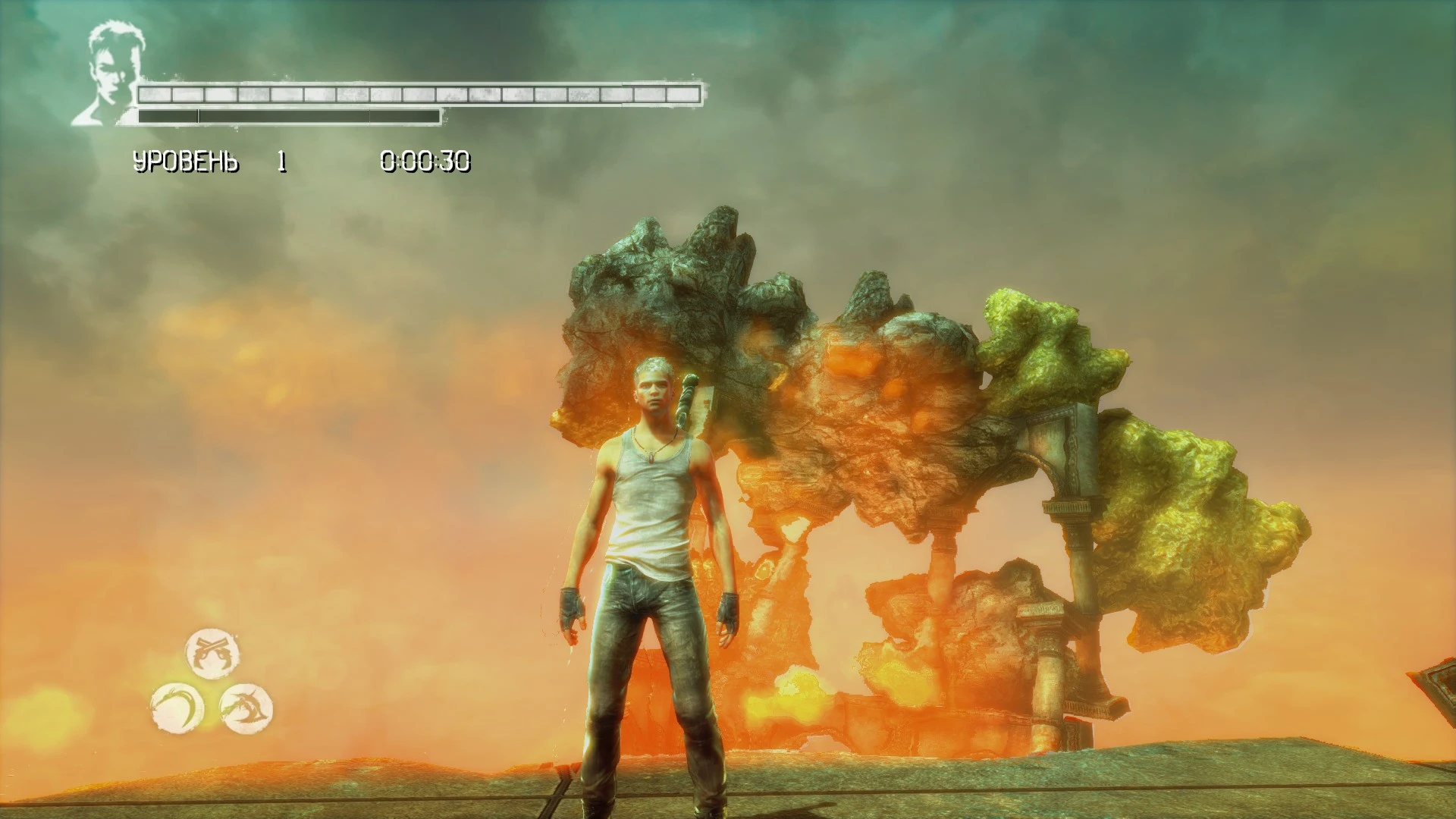Image resolution: width=1456 pixels, height=819 pixels.
Task: Click the segmented health bar
Action: (421, 94)
